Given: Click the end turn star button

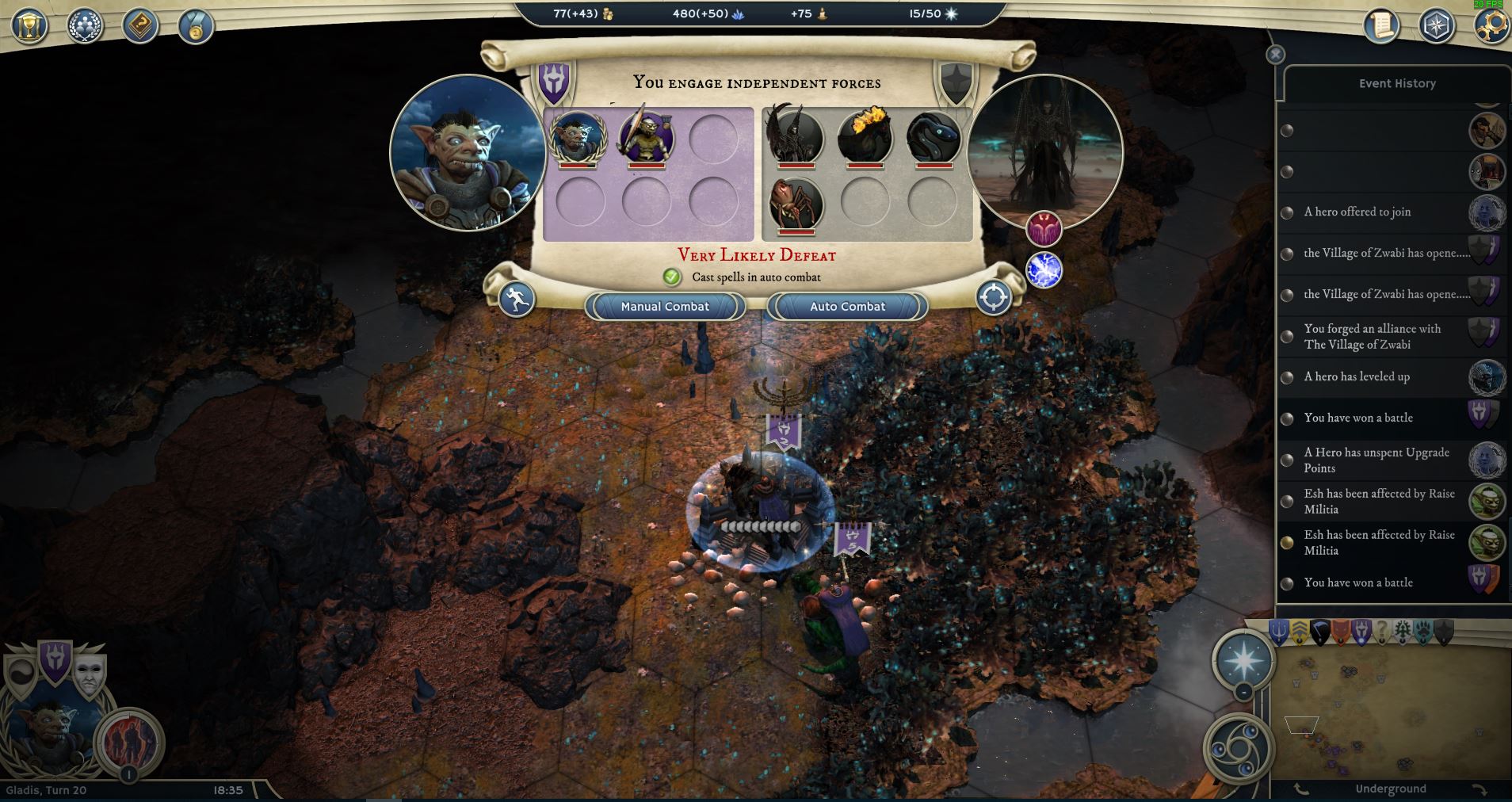Looking at the screenshot, I should (x=1244, y=659).
